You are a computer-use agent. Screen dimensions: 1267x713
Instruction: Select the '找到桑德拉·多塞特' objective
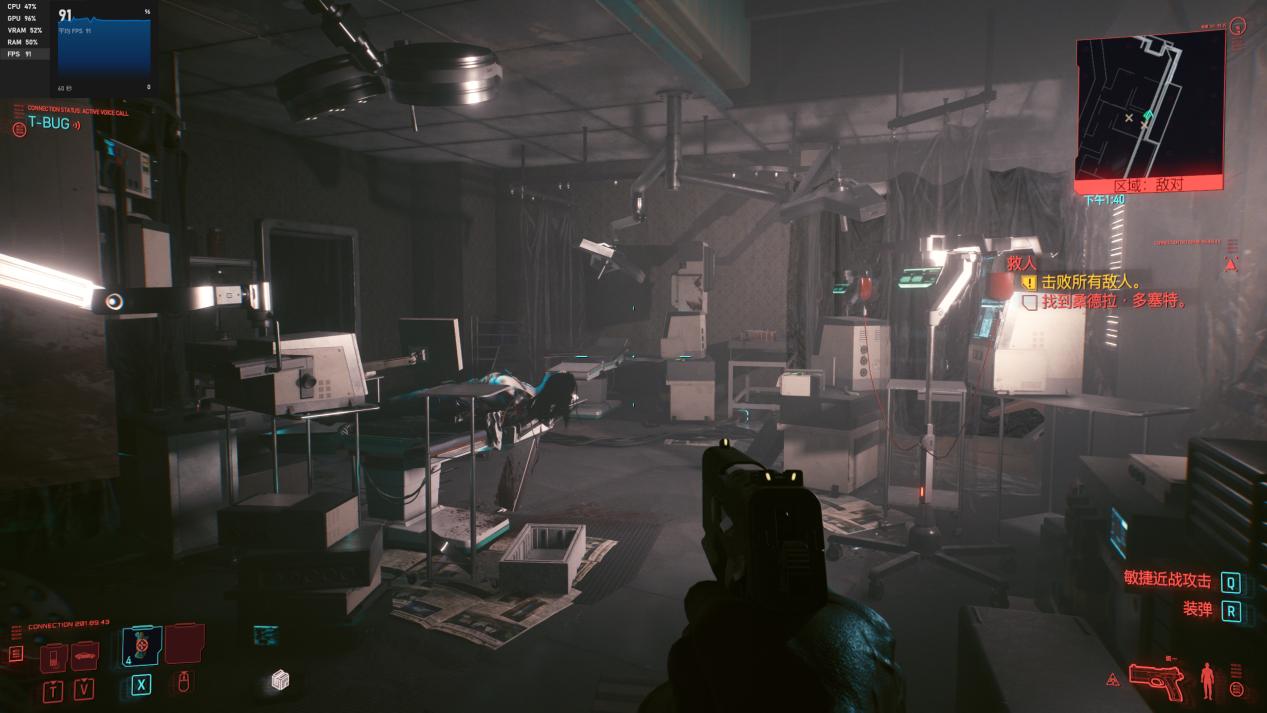pyautogui.click(x=1113, y=300)
